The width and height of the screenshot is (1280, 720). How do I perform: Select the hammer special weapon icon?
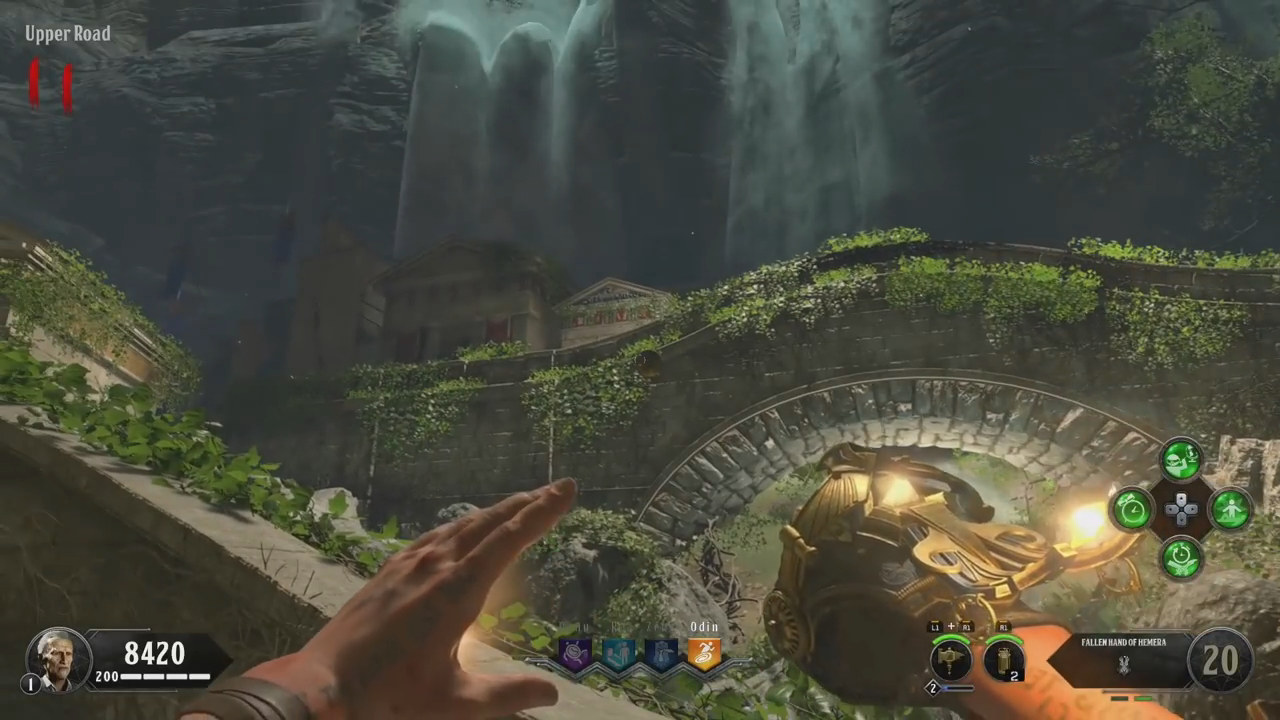click(x=950, y=661)
